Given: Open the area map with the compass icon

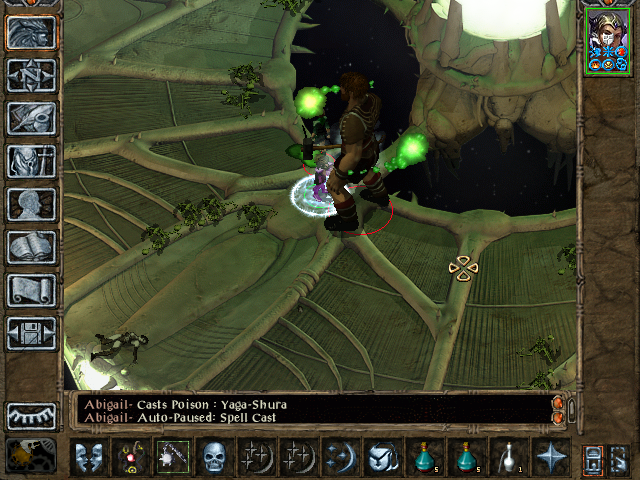Looking at the screenshot, I should (31, 76).
